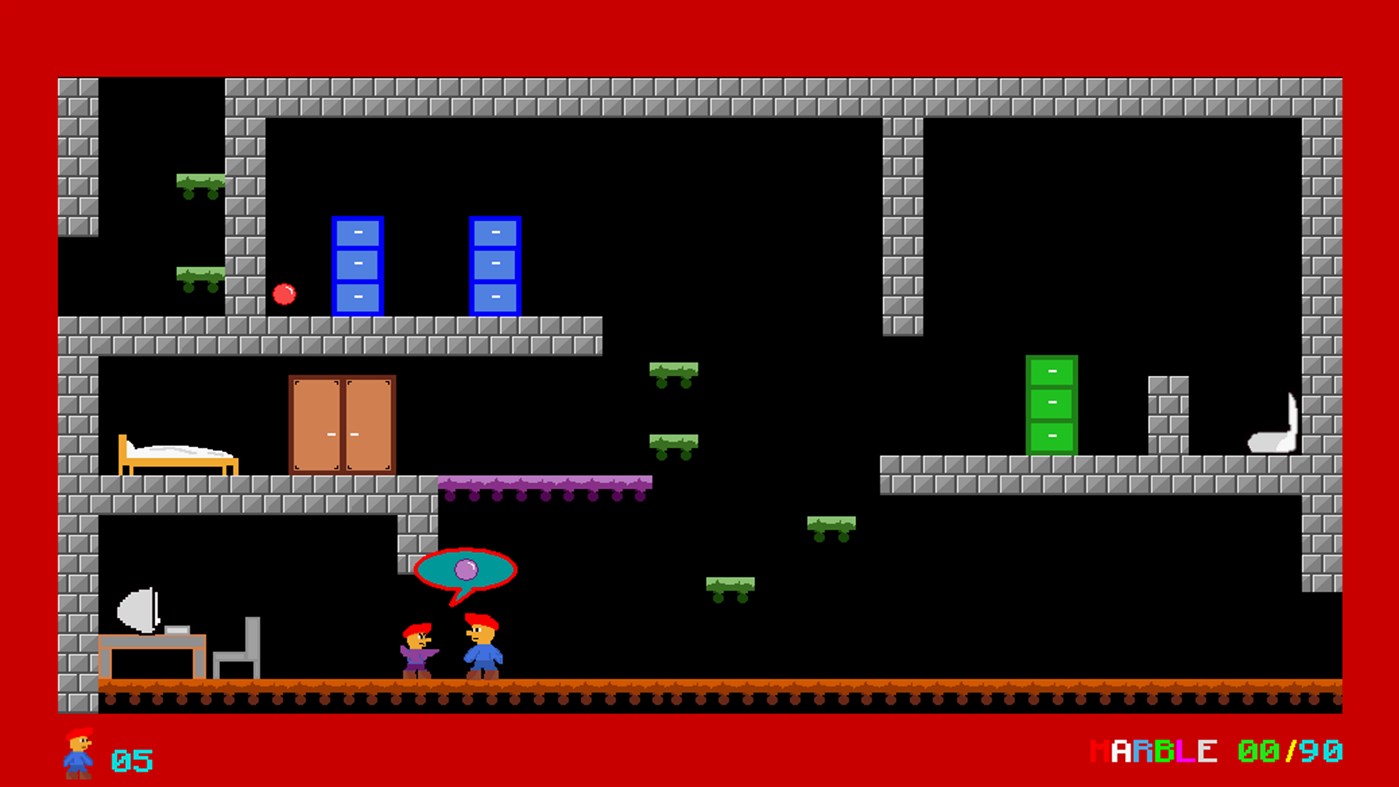Select the small purple child character
Image resolution: width=1399 pixels, height=787 pixels.
click(413, 652)
